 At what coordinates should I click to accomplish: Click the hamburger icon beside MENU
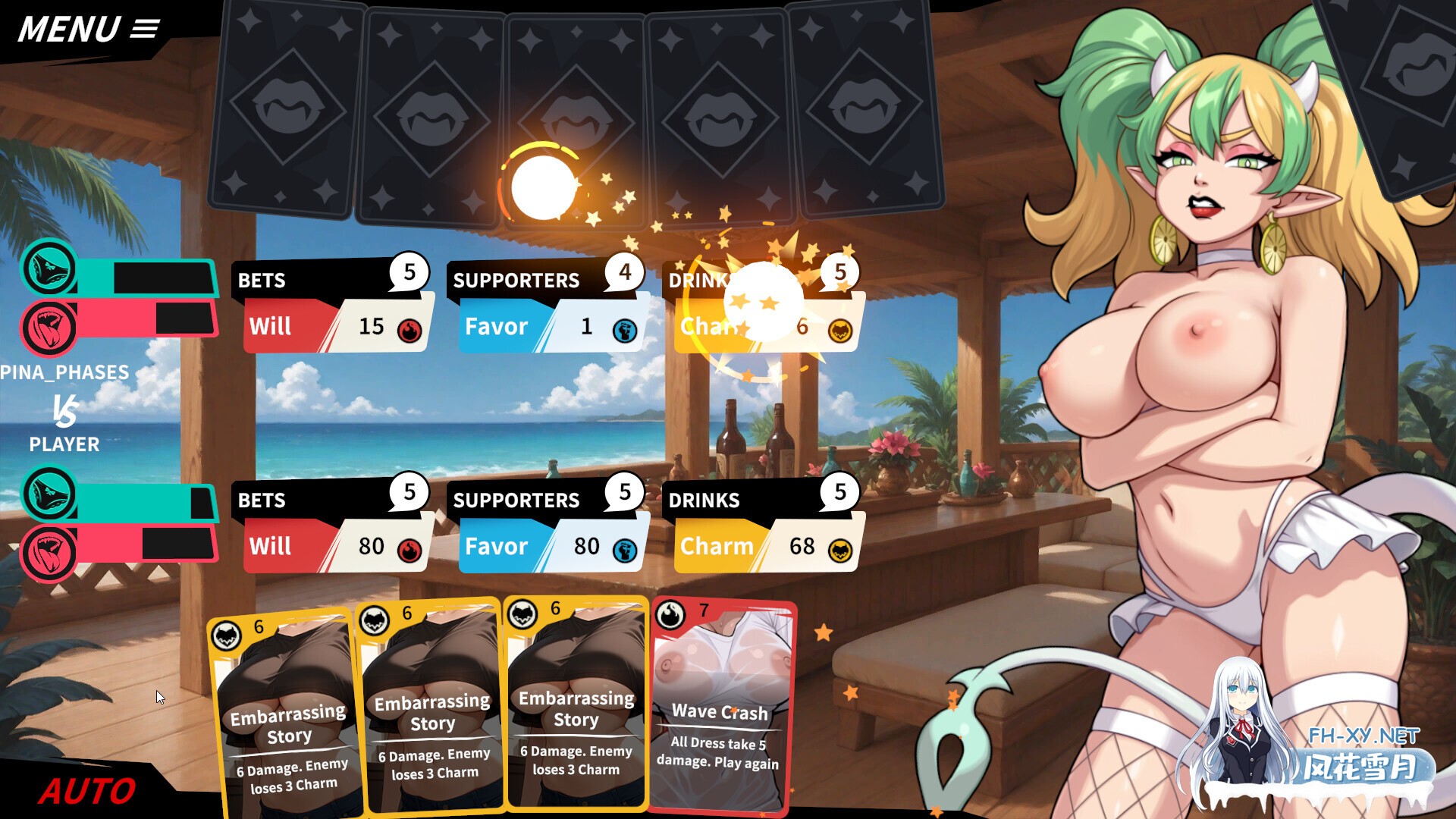[x=145, y=28]
